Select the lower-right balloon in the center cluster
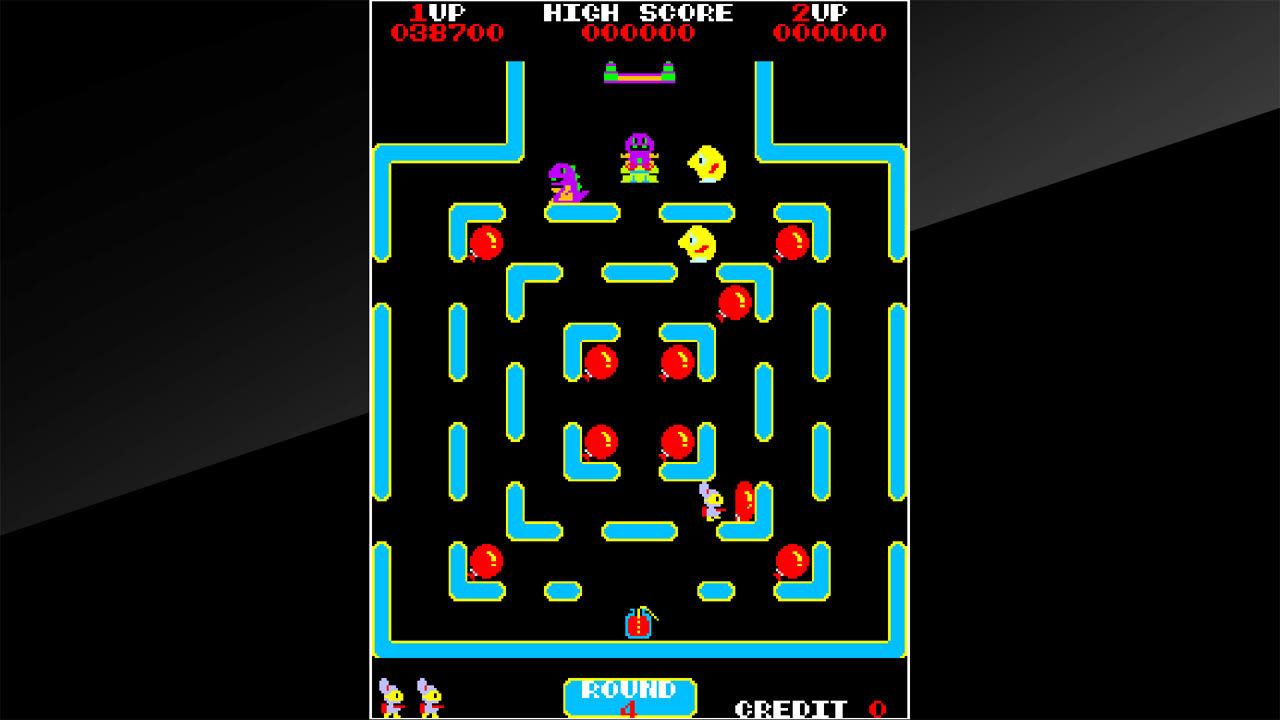1280x720 pixels. (676, 440)
